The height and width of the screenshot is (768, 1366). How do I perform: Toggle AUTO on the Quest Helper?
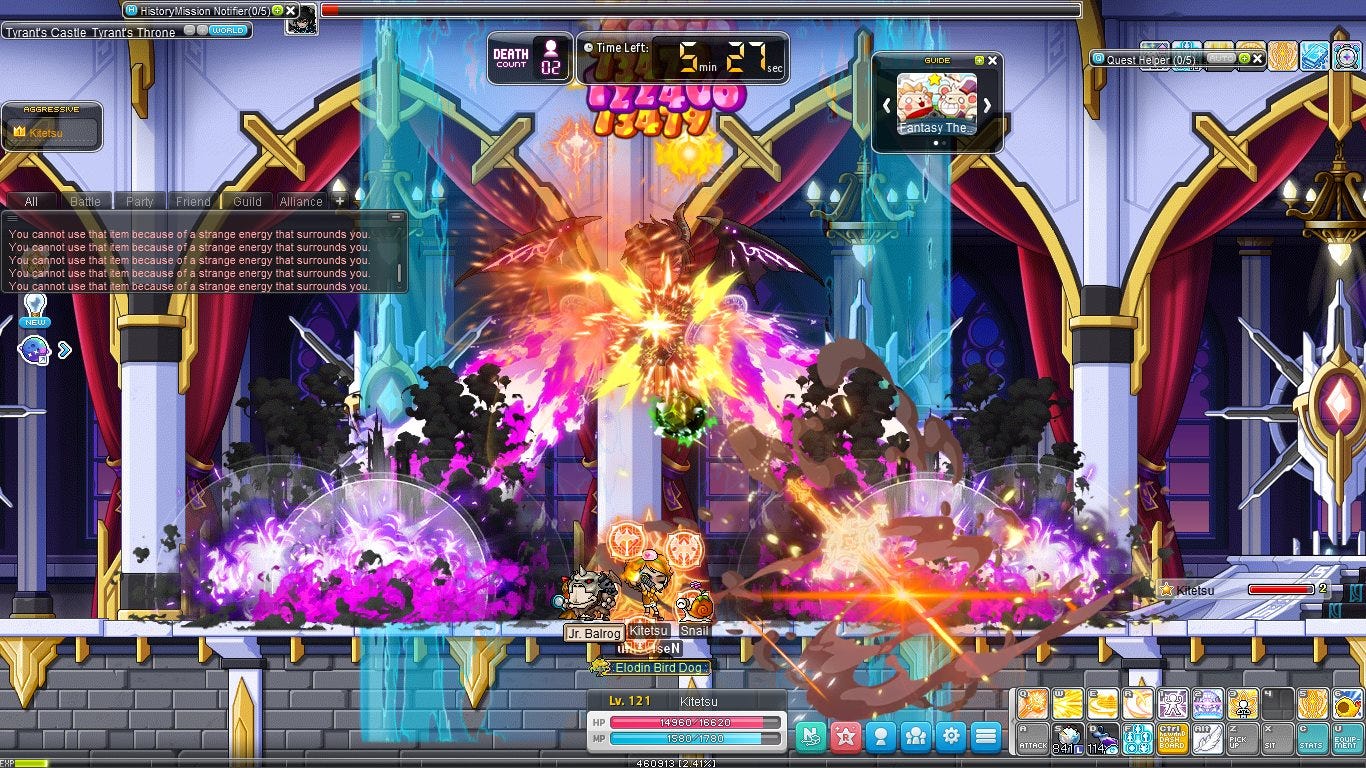click(x=1221, y=58)
